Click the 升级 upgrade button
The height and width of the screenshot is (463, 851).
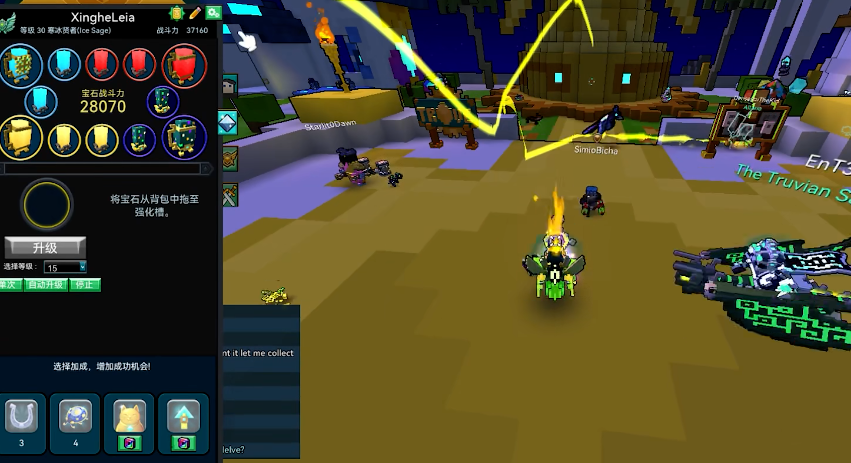point(45,248)
